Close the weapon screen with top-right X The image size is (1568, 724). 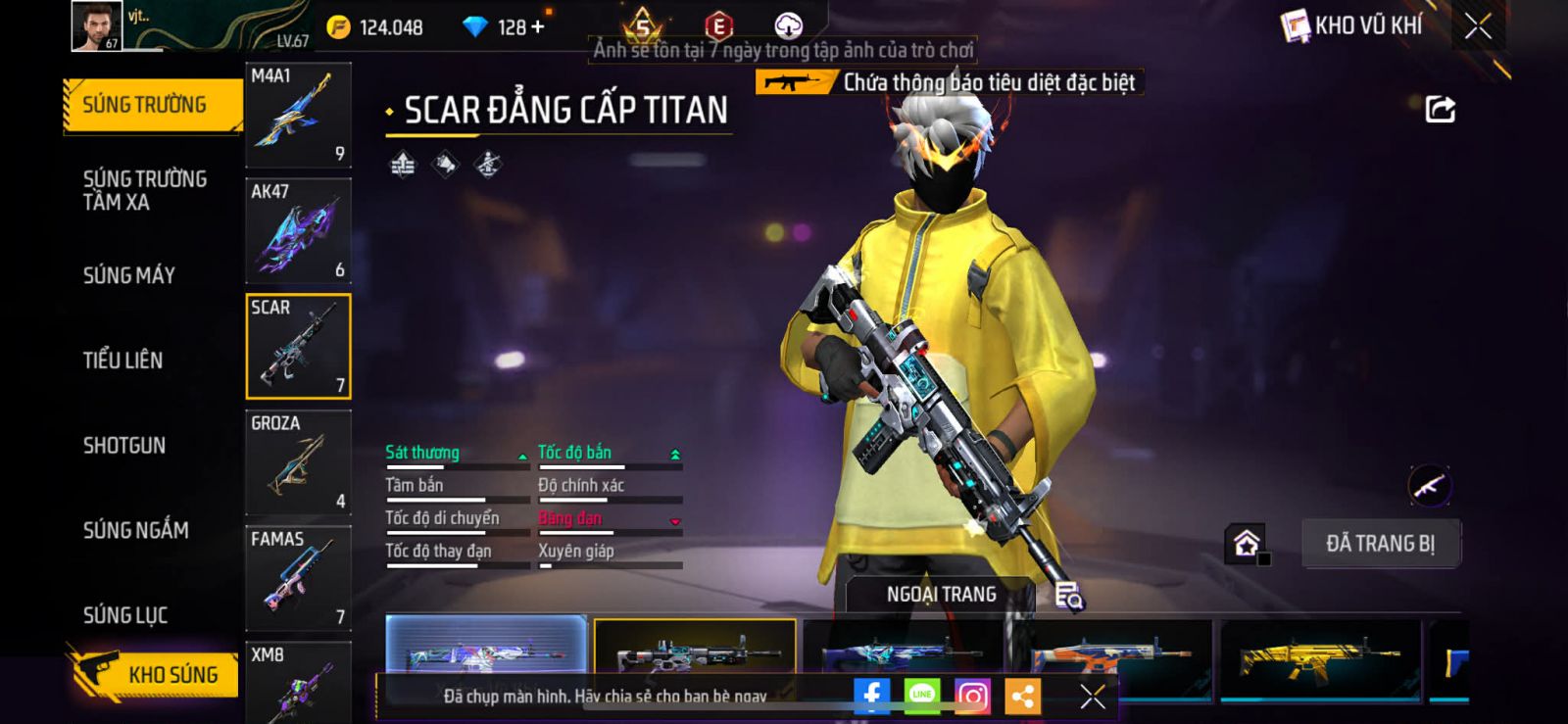click(x=1478, y=26)
